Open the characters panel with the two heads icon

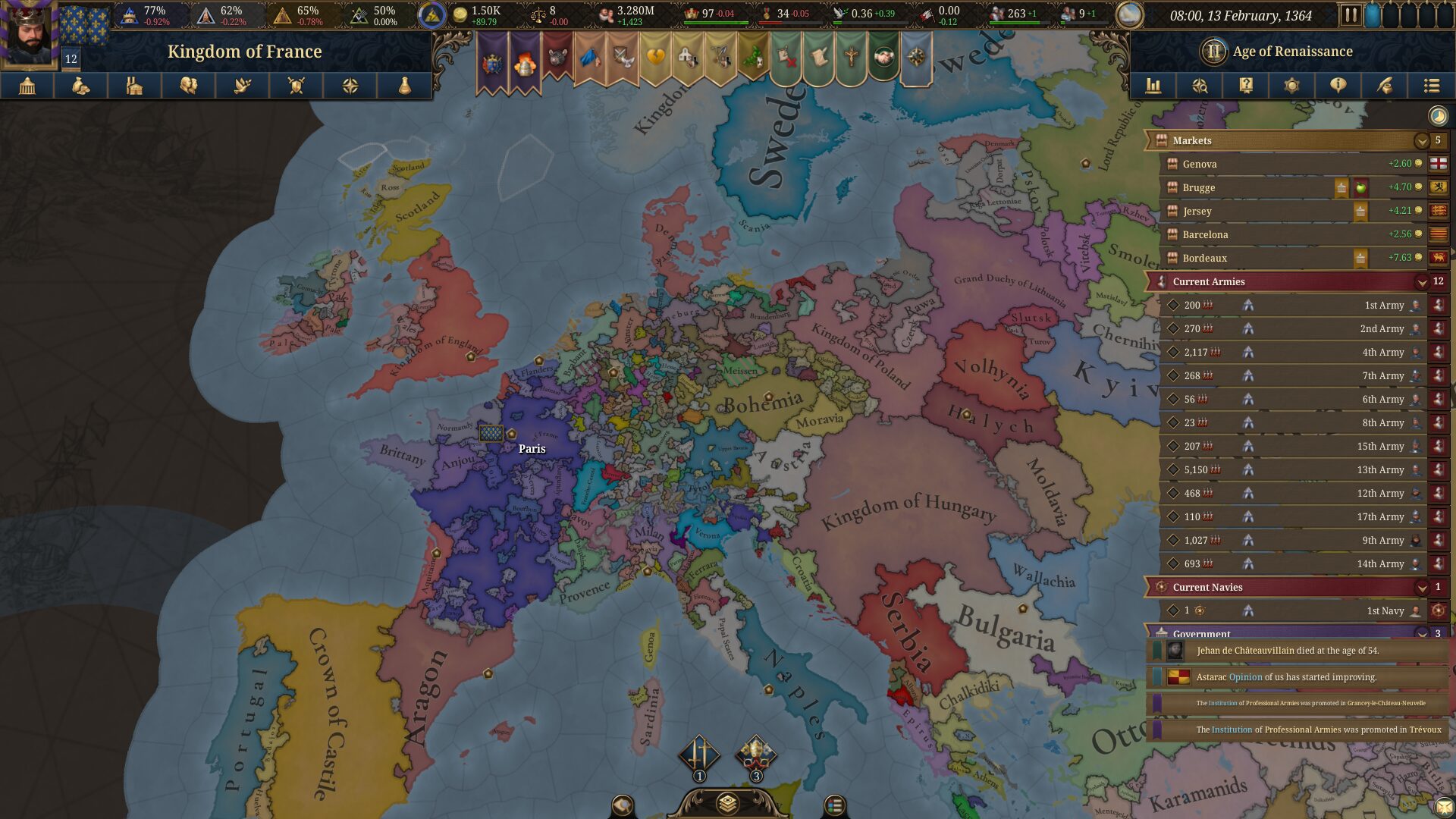188,86
